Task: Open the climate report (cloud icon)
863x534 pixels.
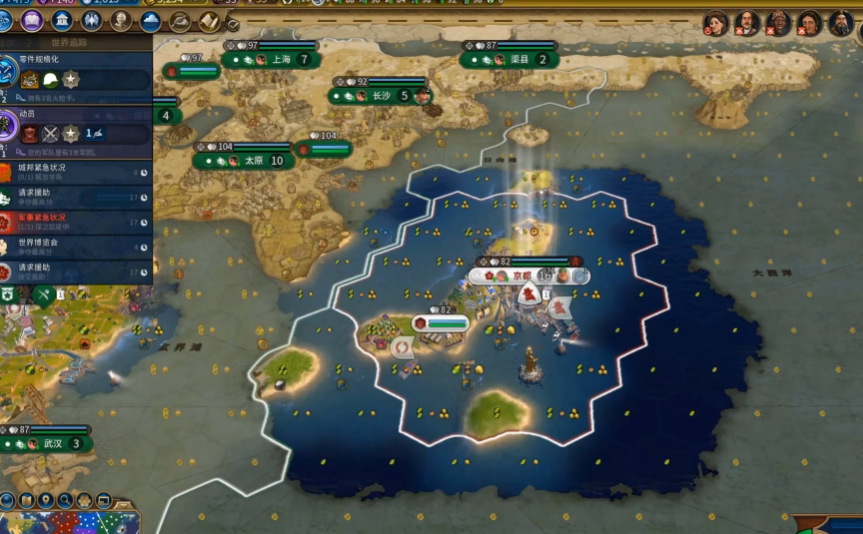Action: [151, 21]
